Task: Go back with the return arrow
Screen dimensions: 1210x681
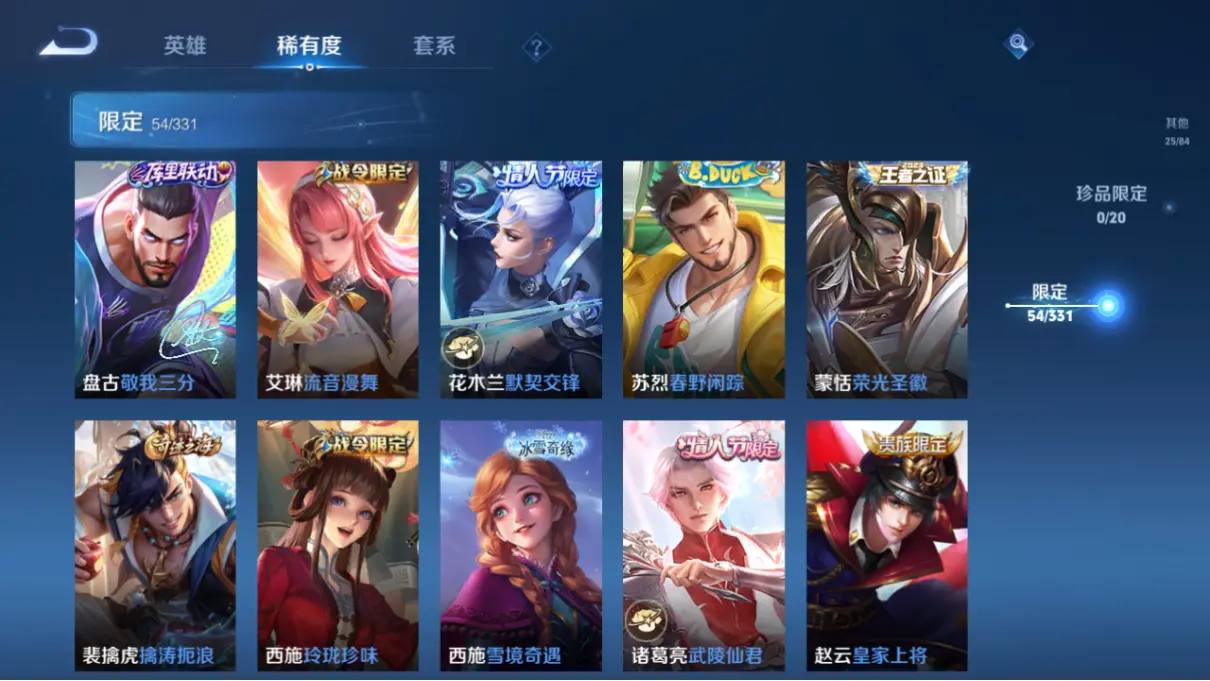Action: [68, 43]
